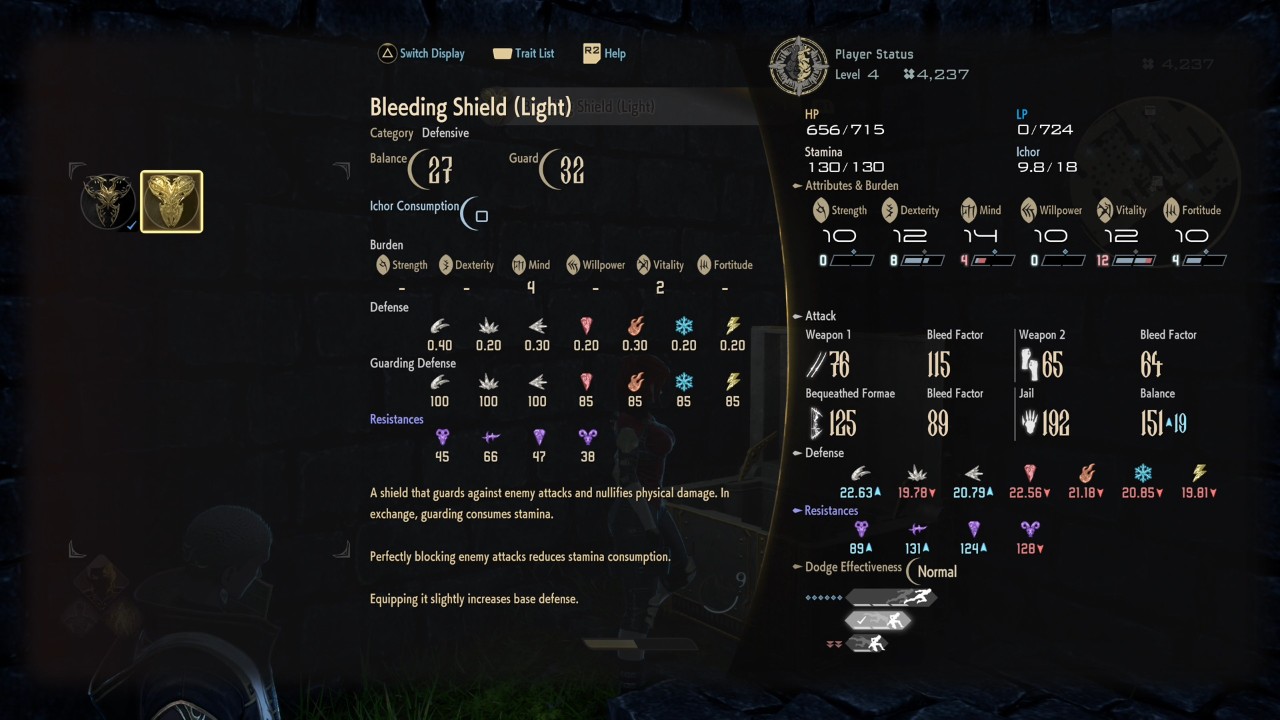Click the Ichor Consumption crescent gauge
The image size is (1280, 720).
[470, 213]
